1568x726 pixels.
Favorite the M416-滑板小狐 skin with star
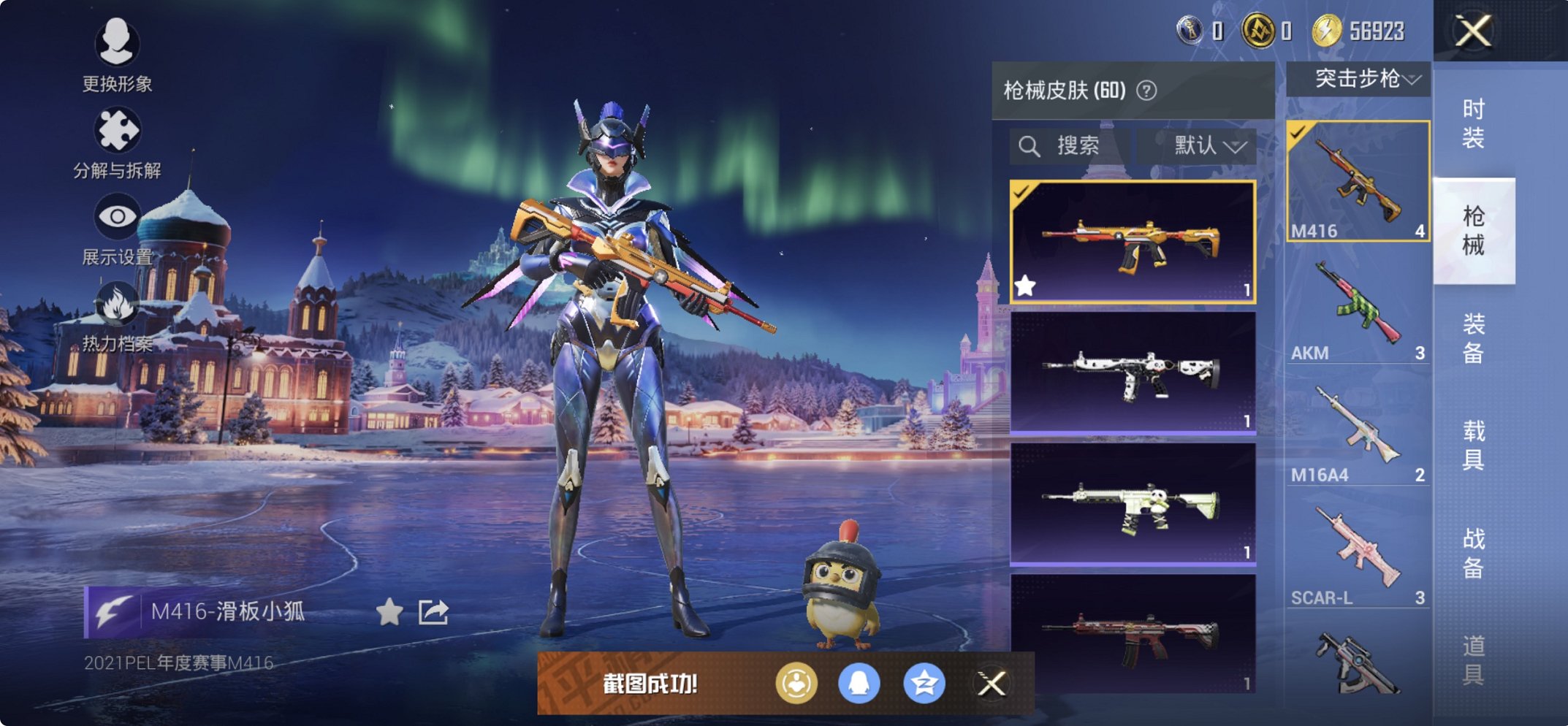tap(391, 614)
